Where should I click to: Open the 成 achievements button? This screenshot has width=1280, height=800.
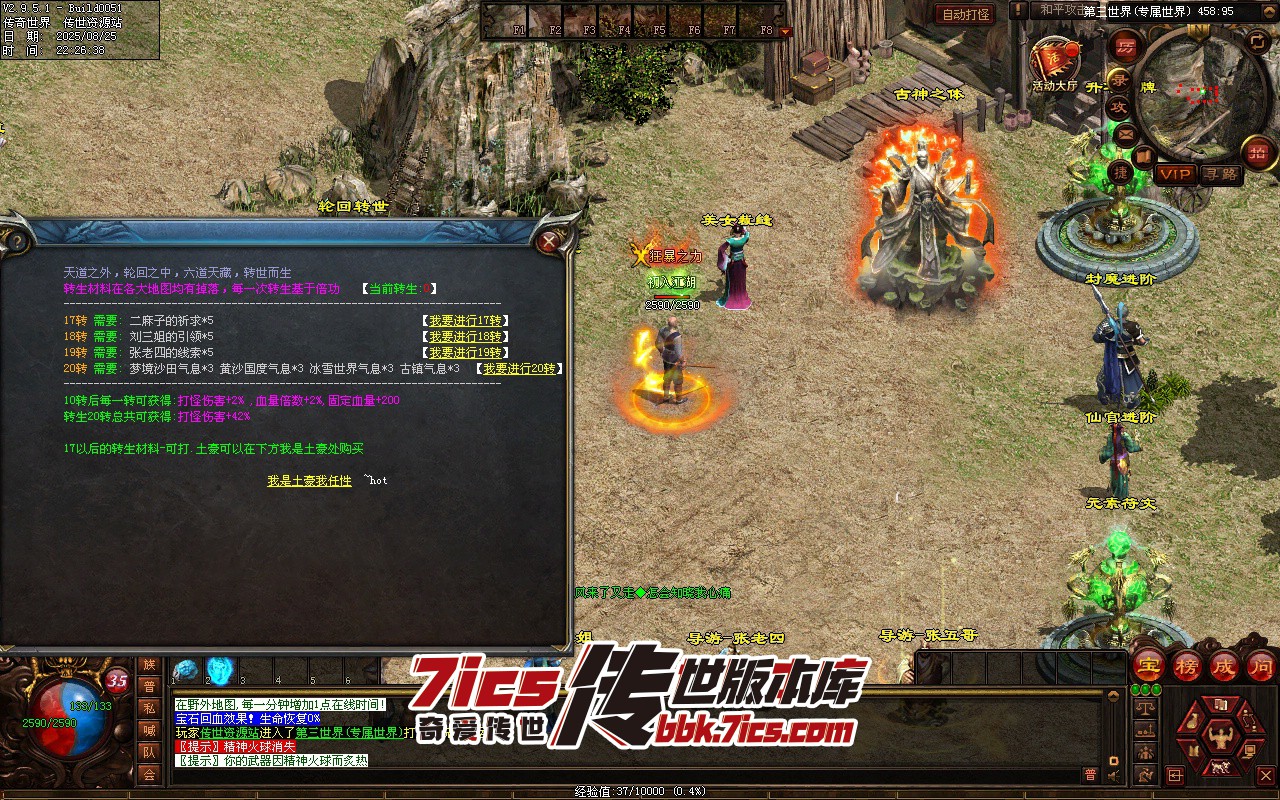1224,666
